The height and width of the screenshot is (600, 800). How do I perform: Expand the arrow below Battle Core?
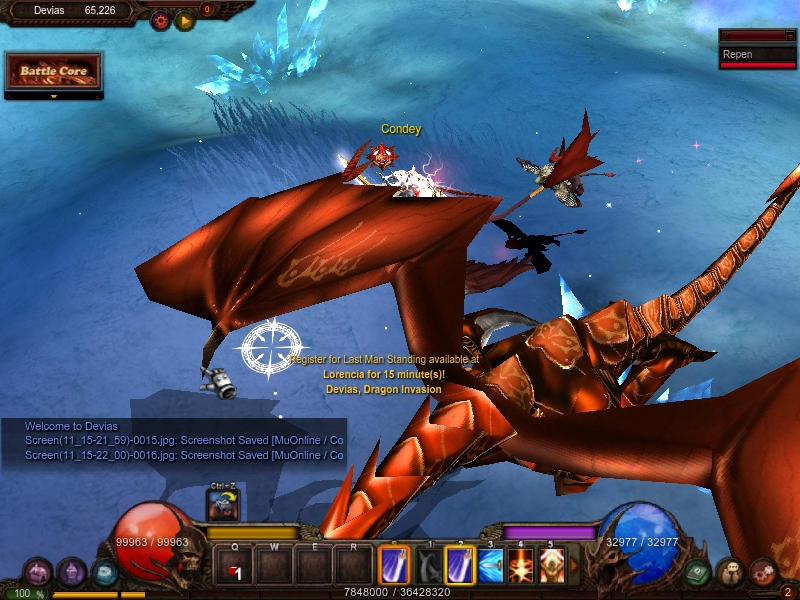click(53, 97)
